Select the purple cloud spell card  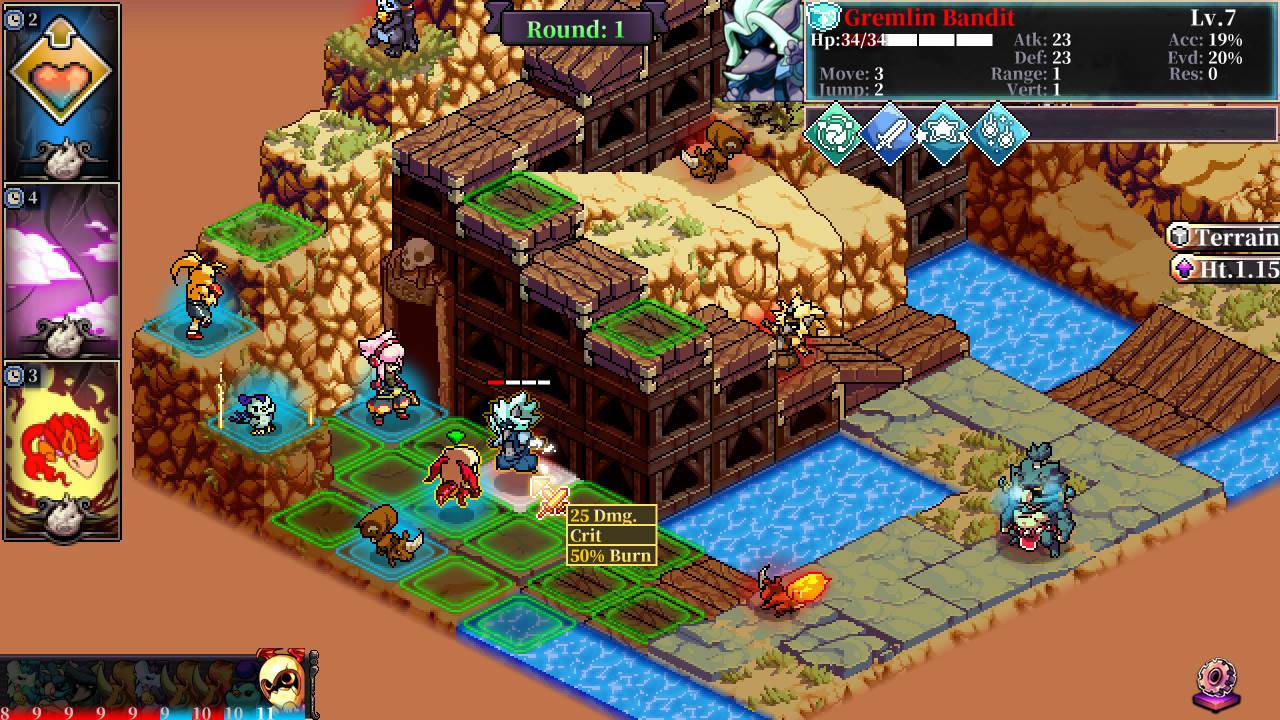tap(60, 265)
